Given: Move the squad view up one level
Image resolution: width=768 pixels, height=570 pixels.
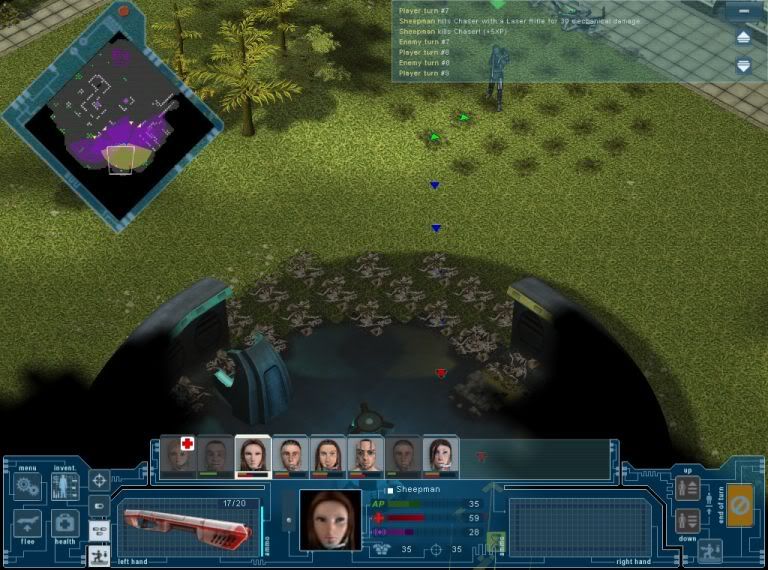Looking at the screenshot, I should 687,488.
